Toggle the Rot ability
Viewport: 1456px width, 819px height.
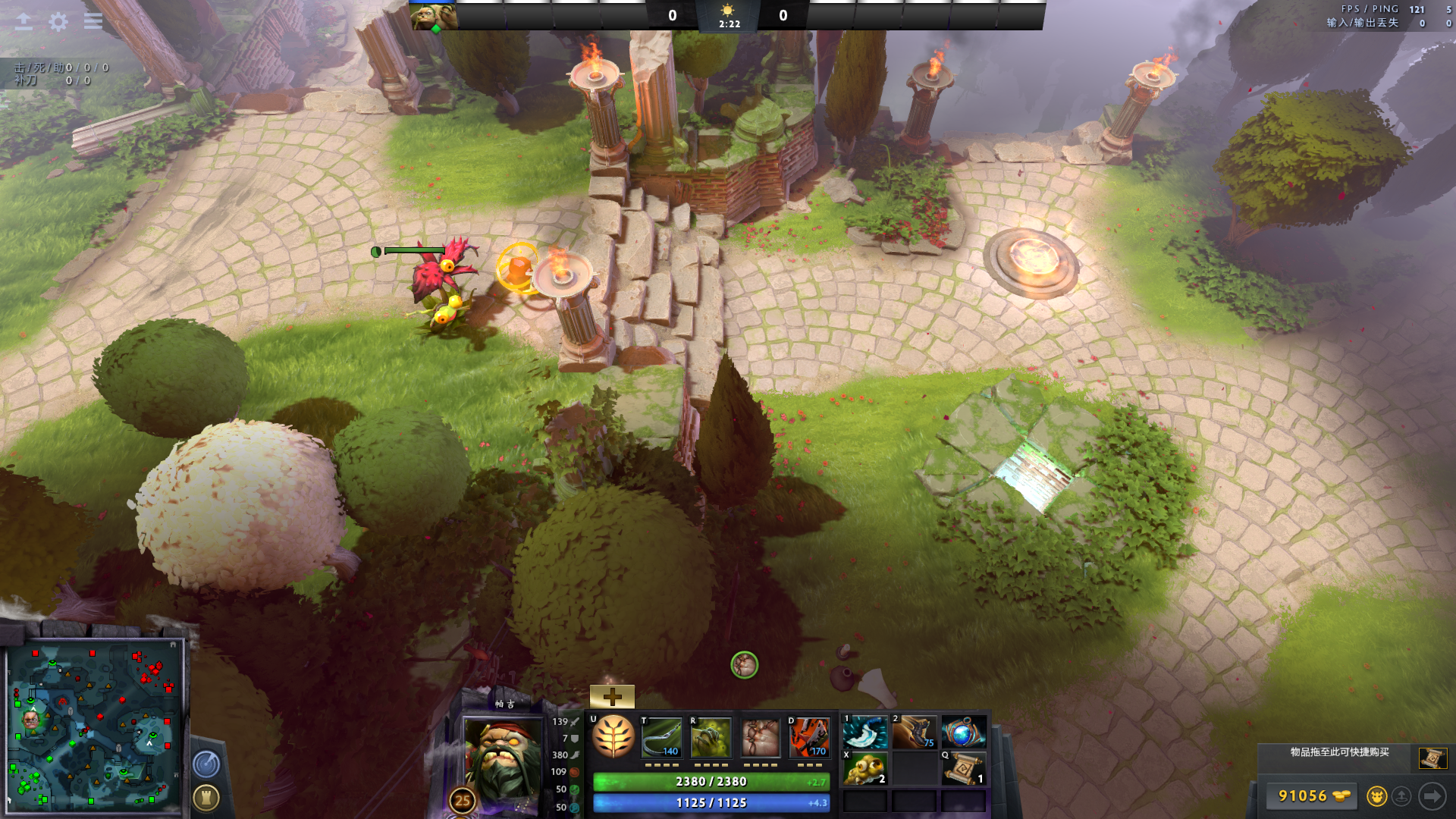click(711, 738)
